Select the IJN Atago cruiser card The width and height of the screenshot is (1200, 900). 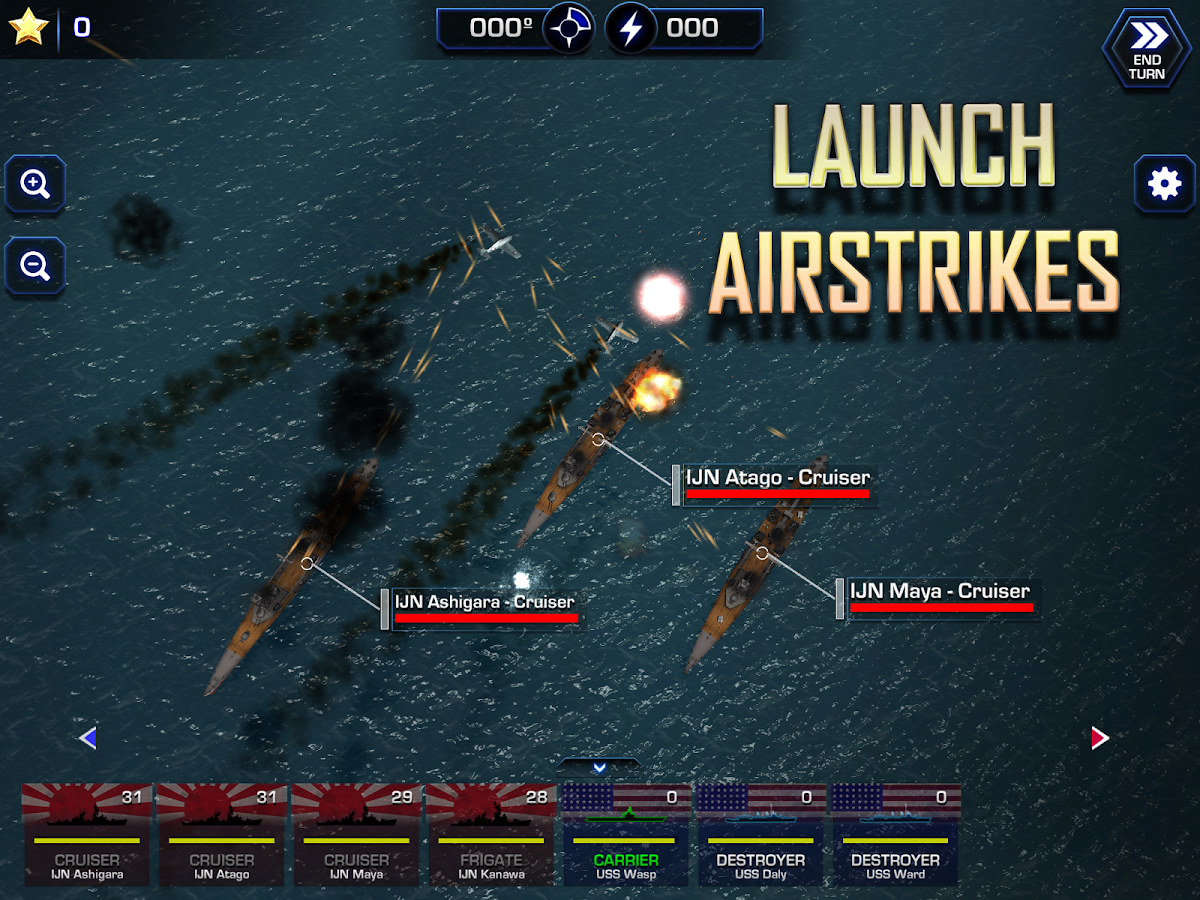coord(222,834)
